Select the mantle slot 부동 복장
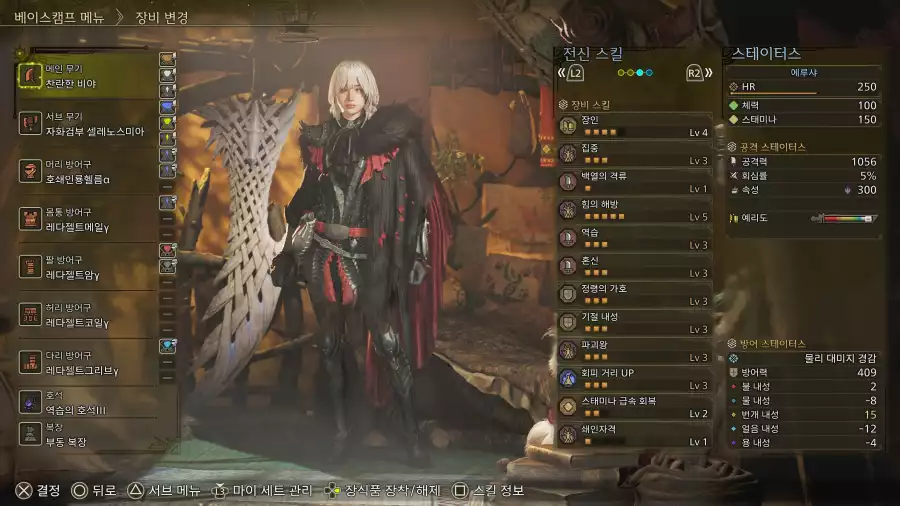 [88, 432]
